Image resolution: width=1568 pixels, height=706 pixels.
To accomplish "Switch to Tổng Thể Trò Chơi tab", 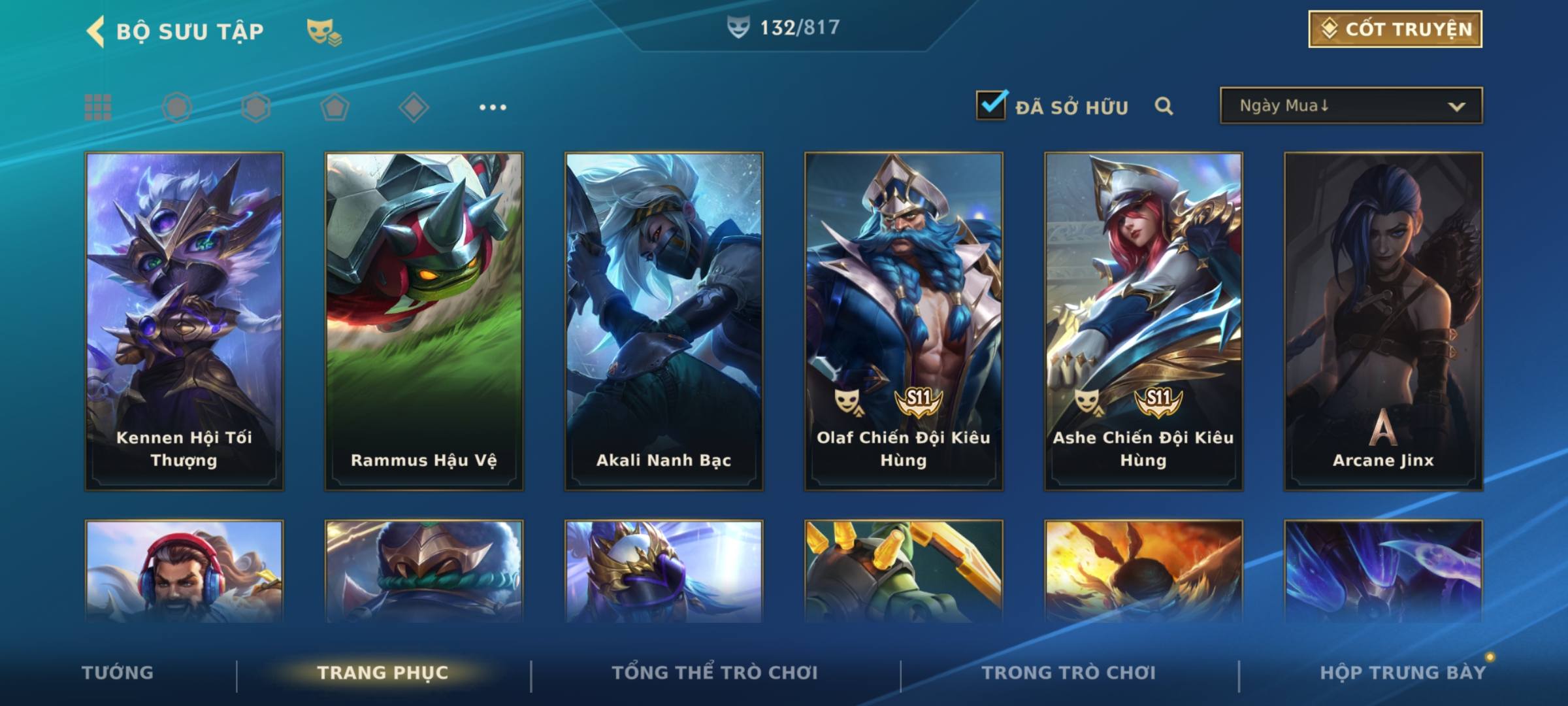I will 715,673.
